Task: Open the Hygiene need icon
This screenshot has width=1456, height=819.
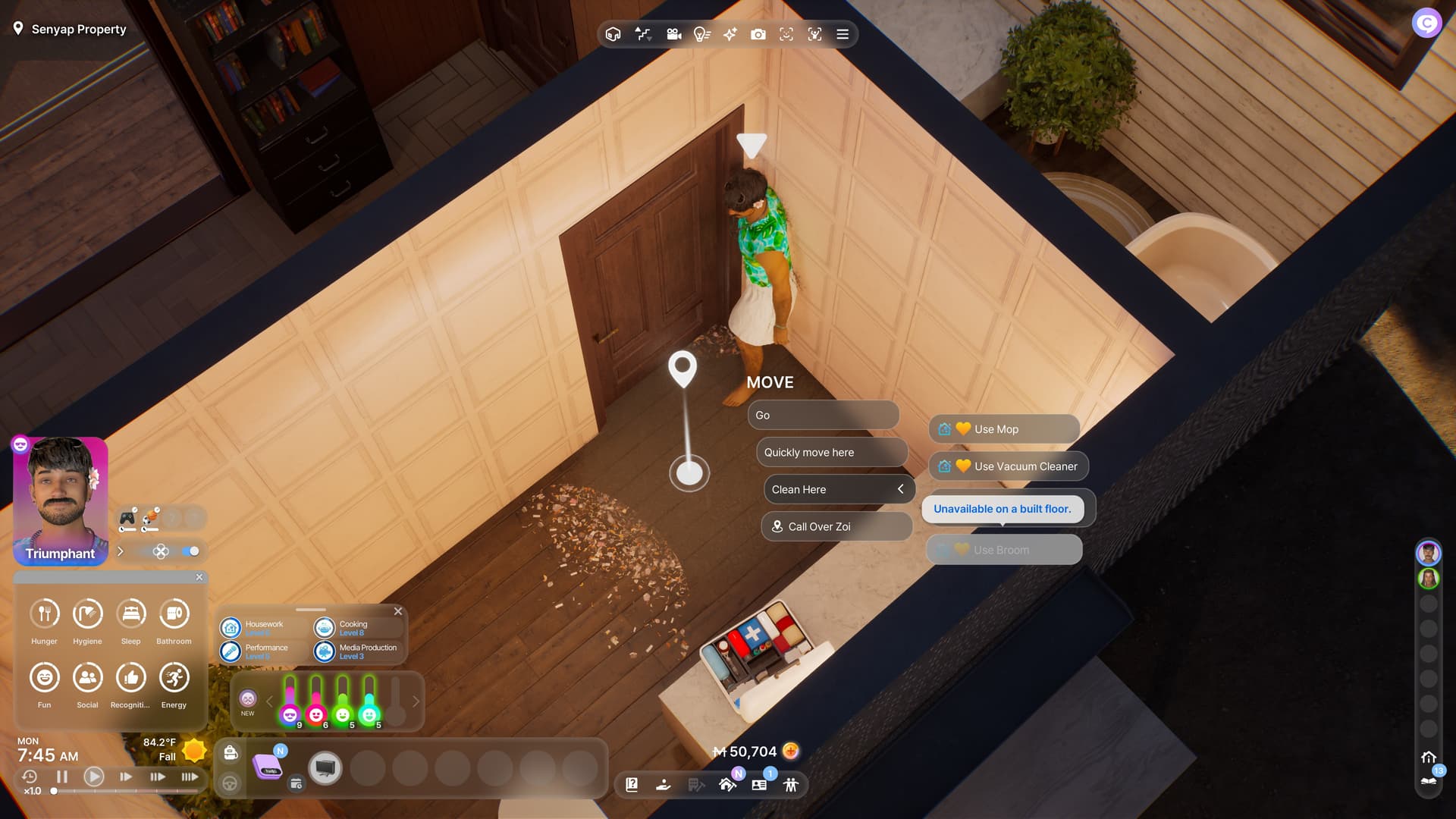Action: pyautogui.click(x=87, y=613)
